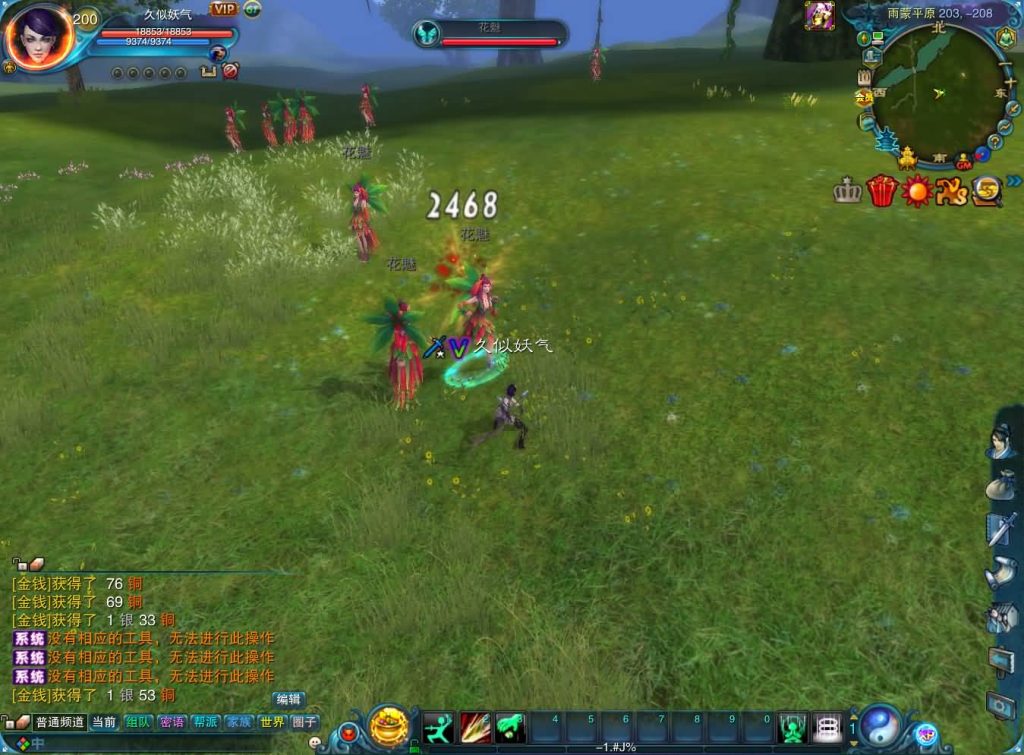Open the golden treasure pot icon
Screen dimensions: 1024x755
(388, 725)
